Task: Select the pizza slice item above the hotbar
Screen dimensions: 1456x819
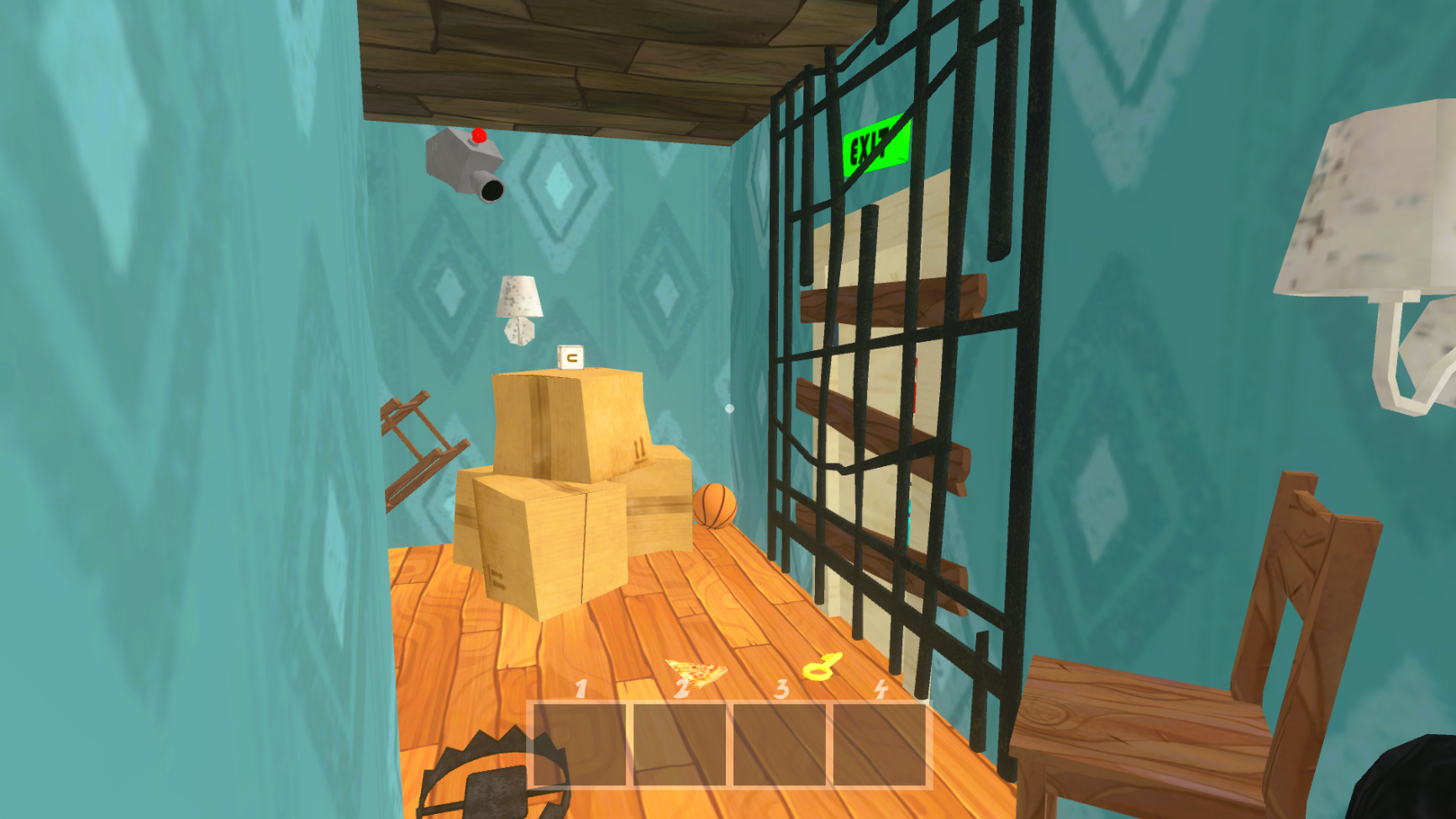Action: pos(694,672)
